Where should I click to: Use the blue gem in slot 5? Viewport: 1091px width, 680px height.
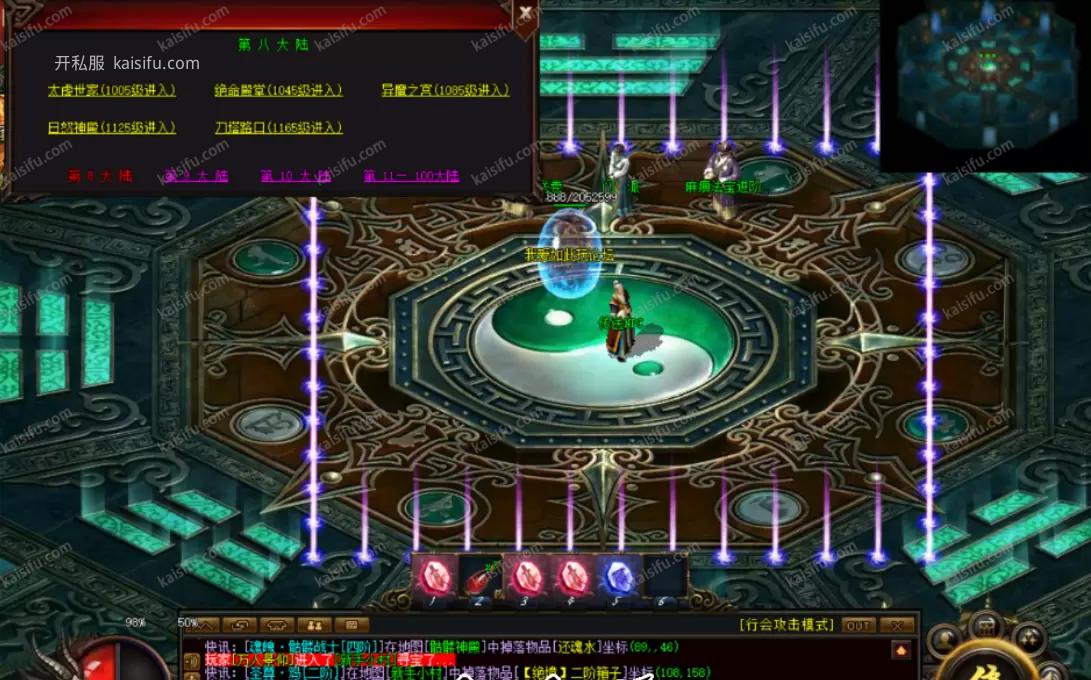coord(618,577)
